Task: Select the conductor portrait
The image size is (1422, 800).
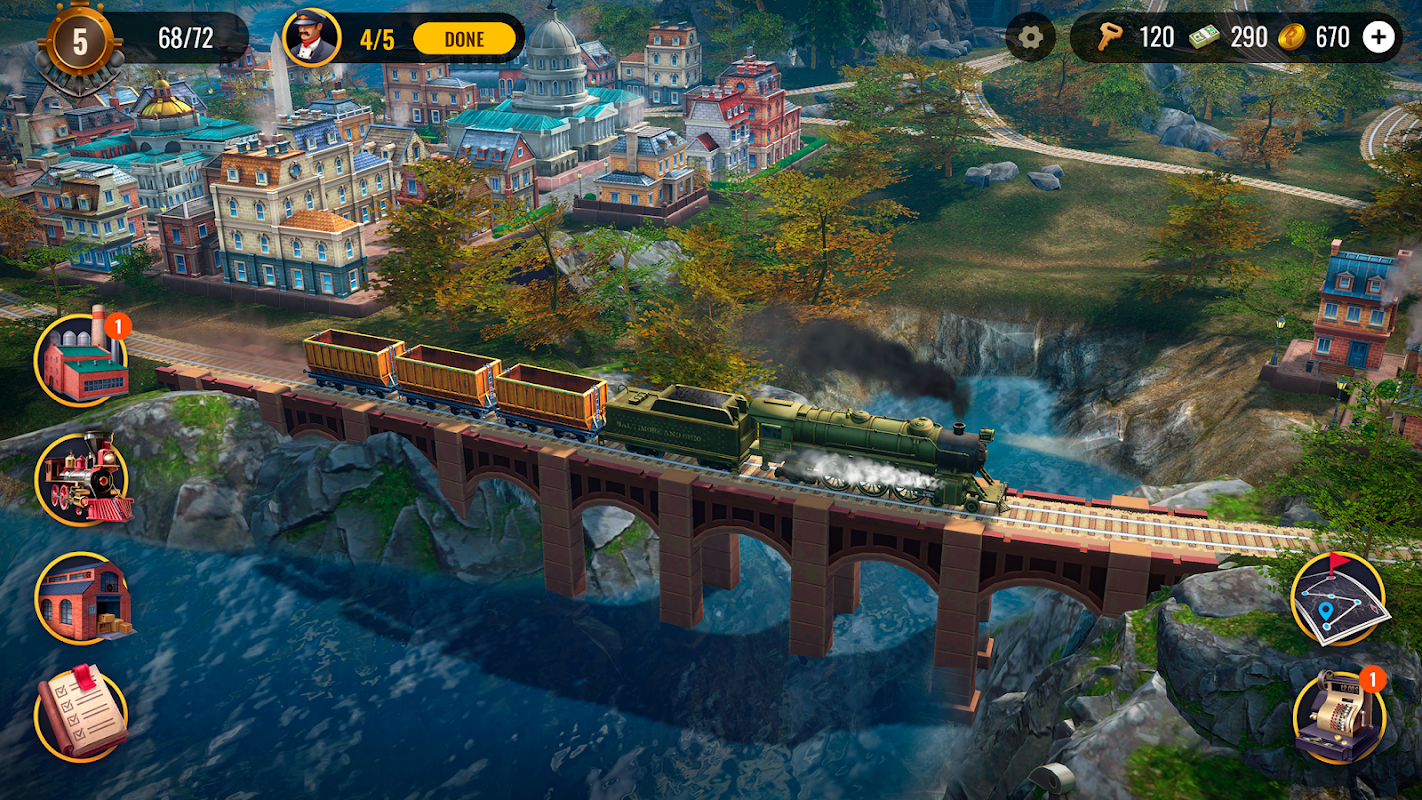Action: [x=311, y=38]
